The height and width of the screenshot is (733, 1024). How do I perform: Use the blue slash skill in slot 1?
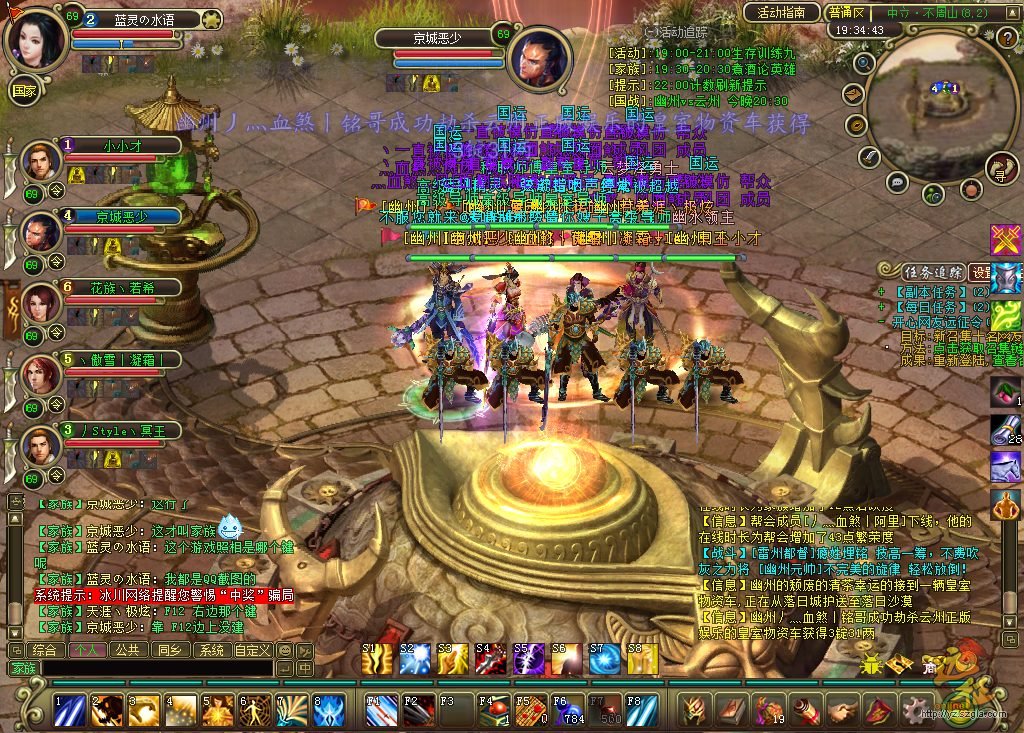[69, 709]
